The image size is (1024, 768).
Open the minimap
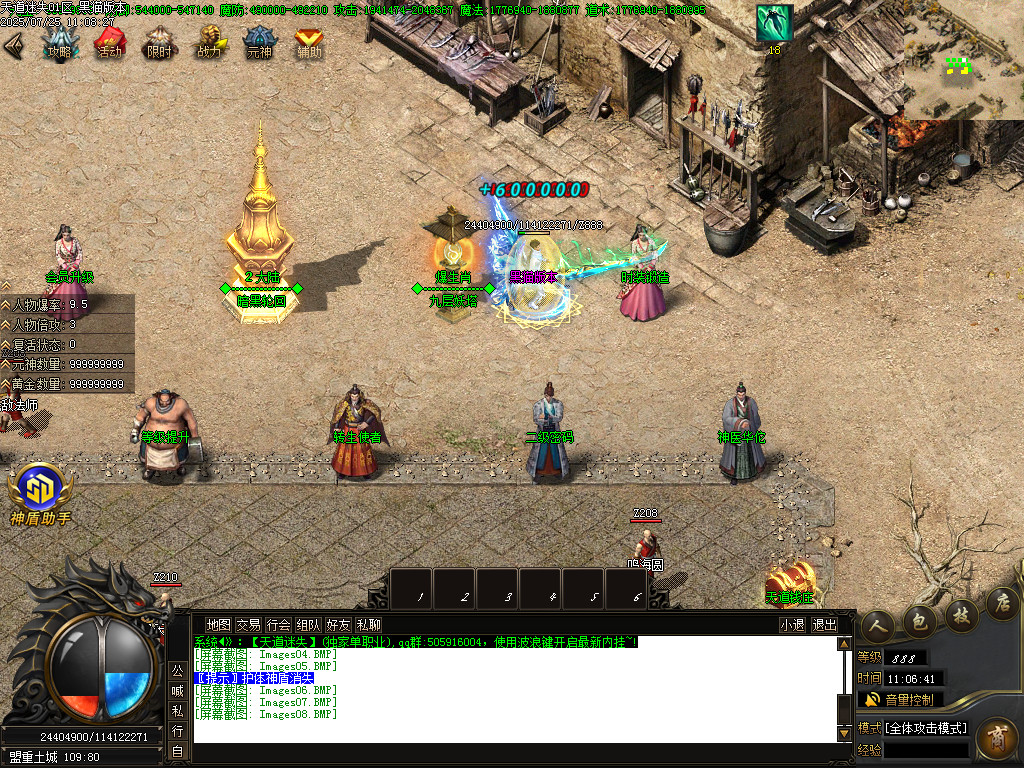963,60
